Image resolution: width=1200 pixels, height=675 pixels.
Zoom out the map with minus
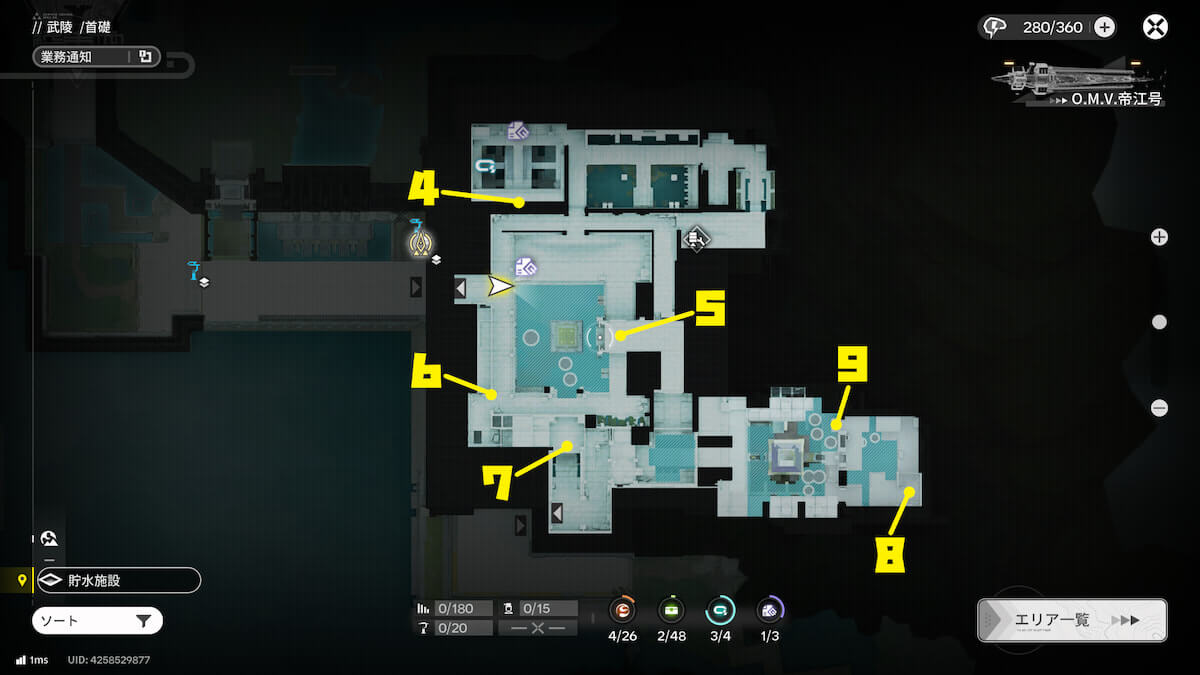[1159, 407]
